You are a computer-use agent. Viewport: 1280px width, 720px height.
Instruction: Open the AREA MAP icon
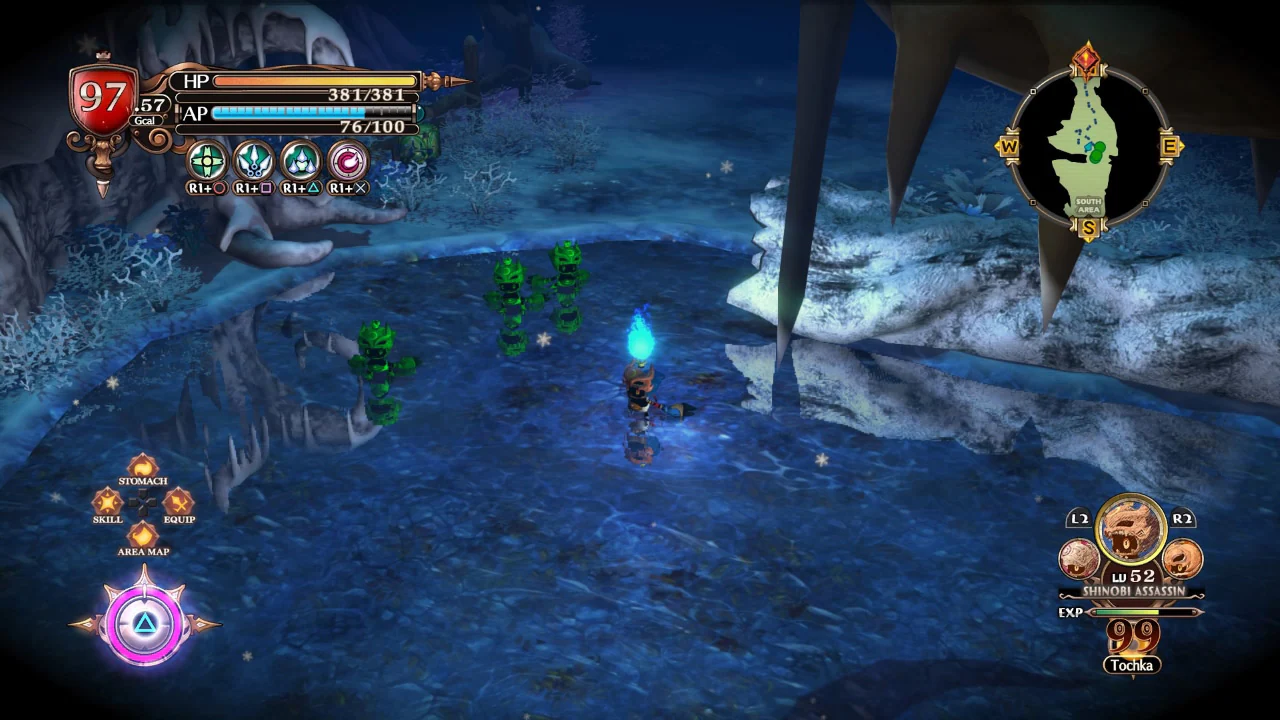(143, 536)
